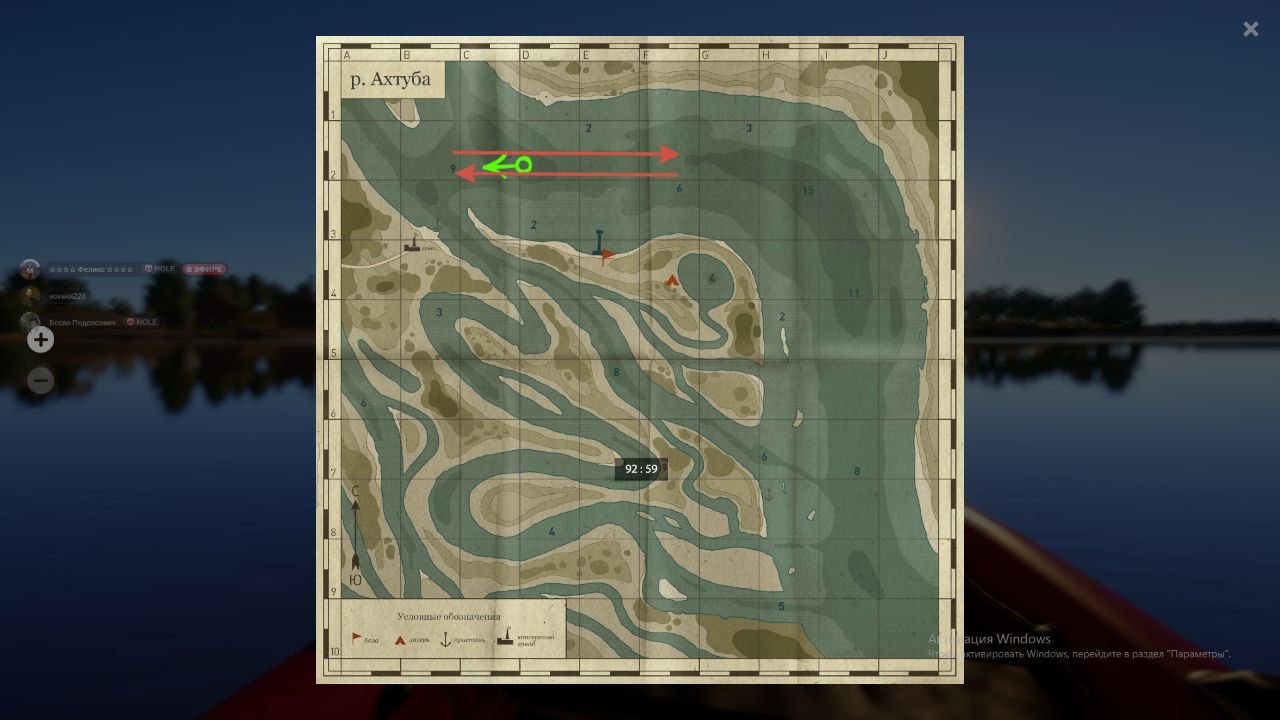Click the 92:59 coordinate tooltip on the map
1280x720 pixels.
[640, 468]
